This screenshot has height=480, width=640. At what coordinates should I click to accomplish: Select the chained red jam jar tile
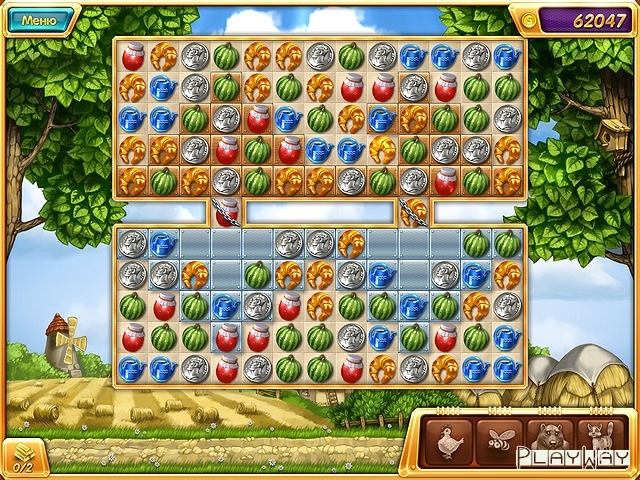coord(226,211)
